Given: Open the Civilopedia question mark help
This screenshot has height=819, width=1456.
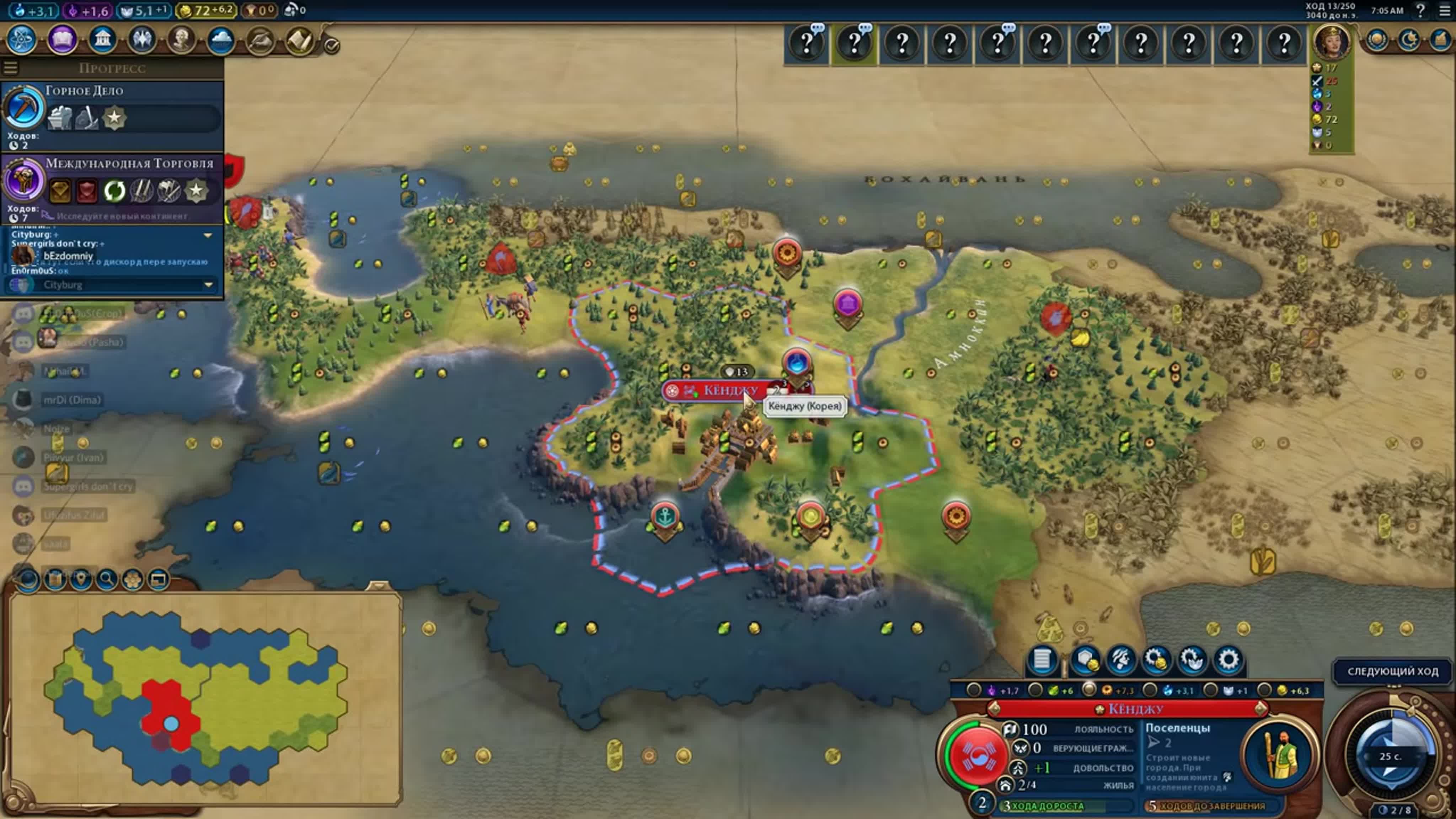Looking at the screenshot, I should click(x=1420, y=10).
